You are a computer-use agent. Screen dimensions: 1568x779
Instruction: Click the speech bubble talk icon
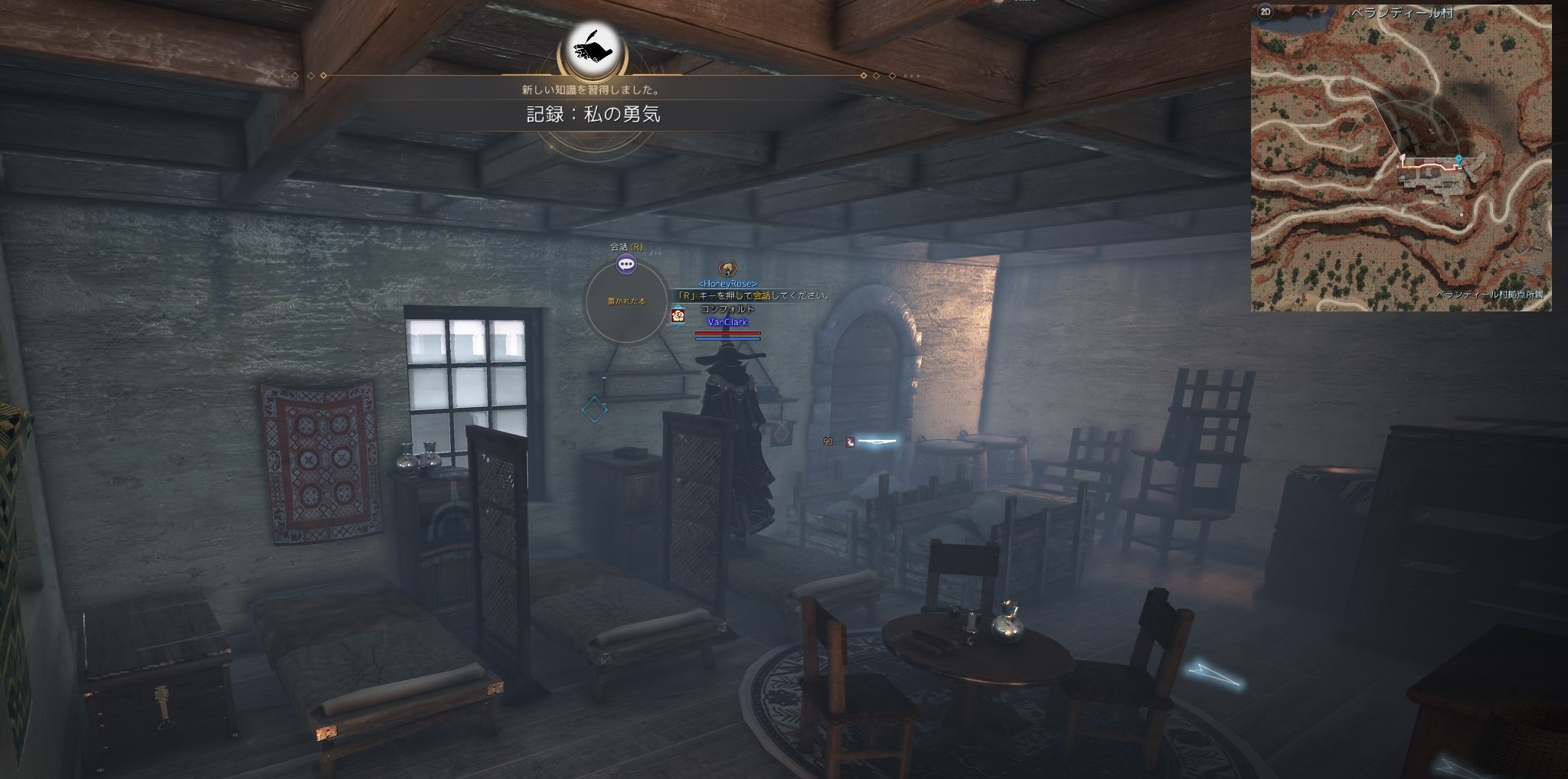(x=626, y=265)
